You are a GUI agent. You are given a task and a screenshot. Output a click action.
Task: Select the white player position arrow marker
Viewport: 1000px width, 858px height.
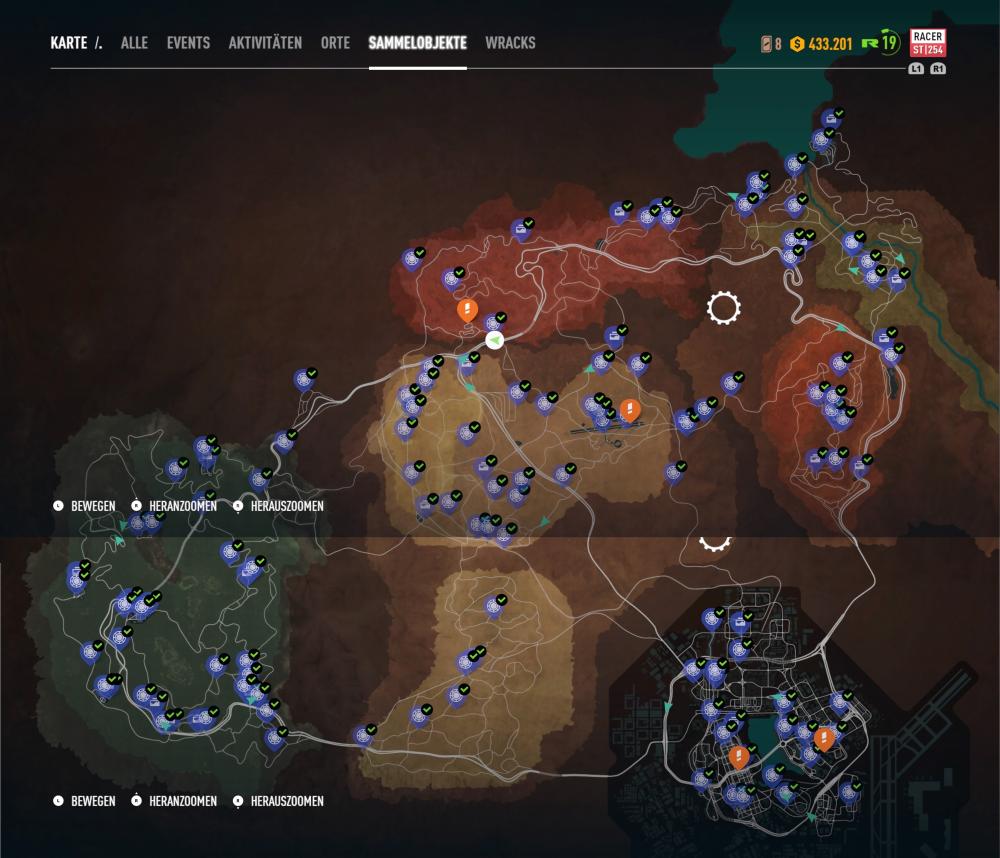pos(494,341)
